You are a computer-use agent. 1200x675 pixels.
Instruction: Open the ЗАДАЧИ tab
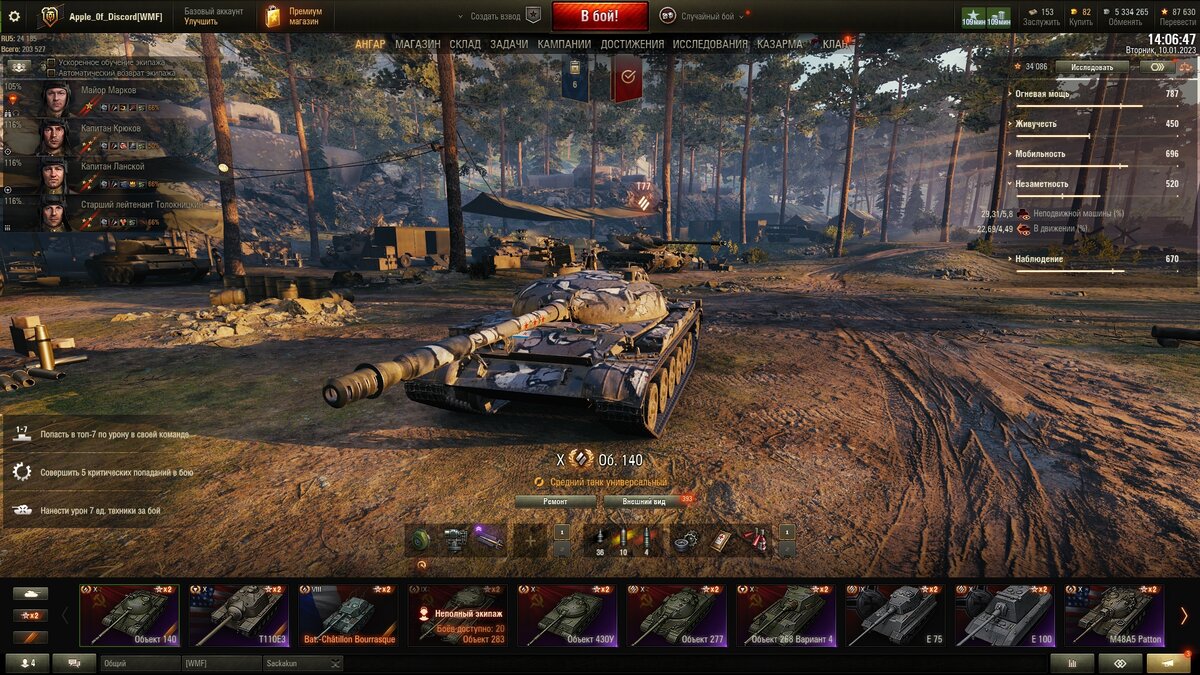click(x=509, y=44)
